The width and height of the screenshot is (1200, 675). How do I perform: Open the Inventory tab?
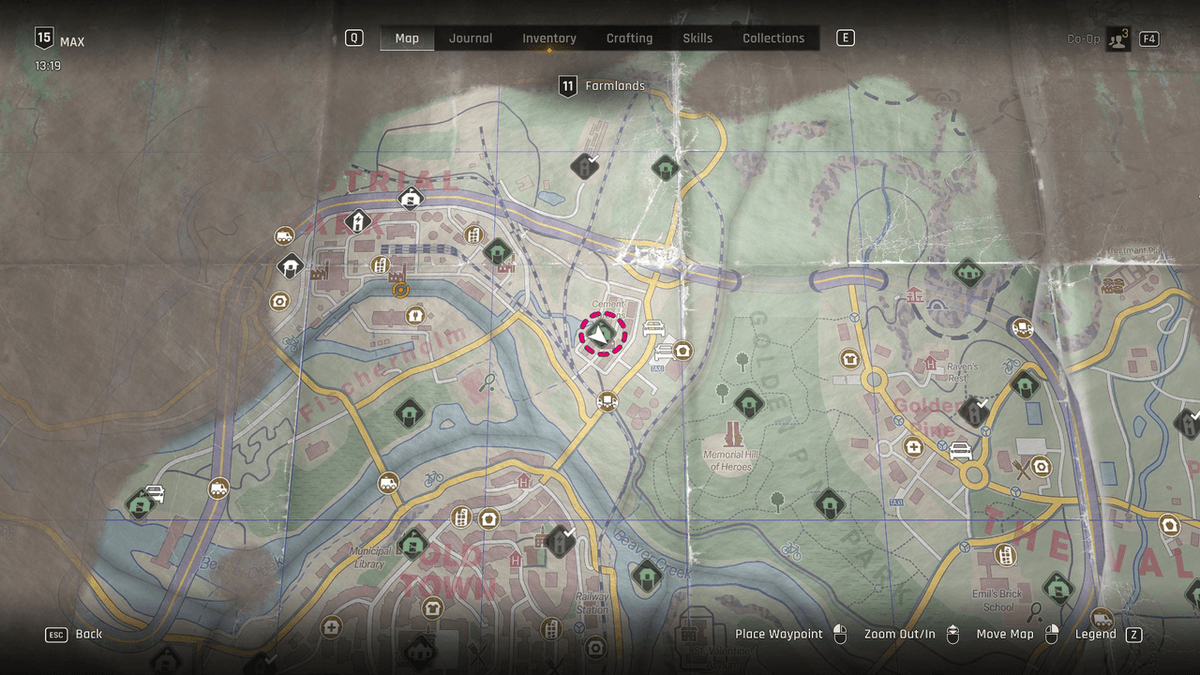pyautogui.click(x=549, y=38)
